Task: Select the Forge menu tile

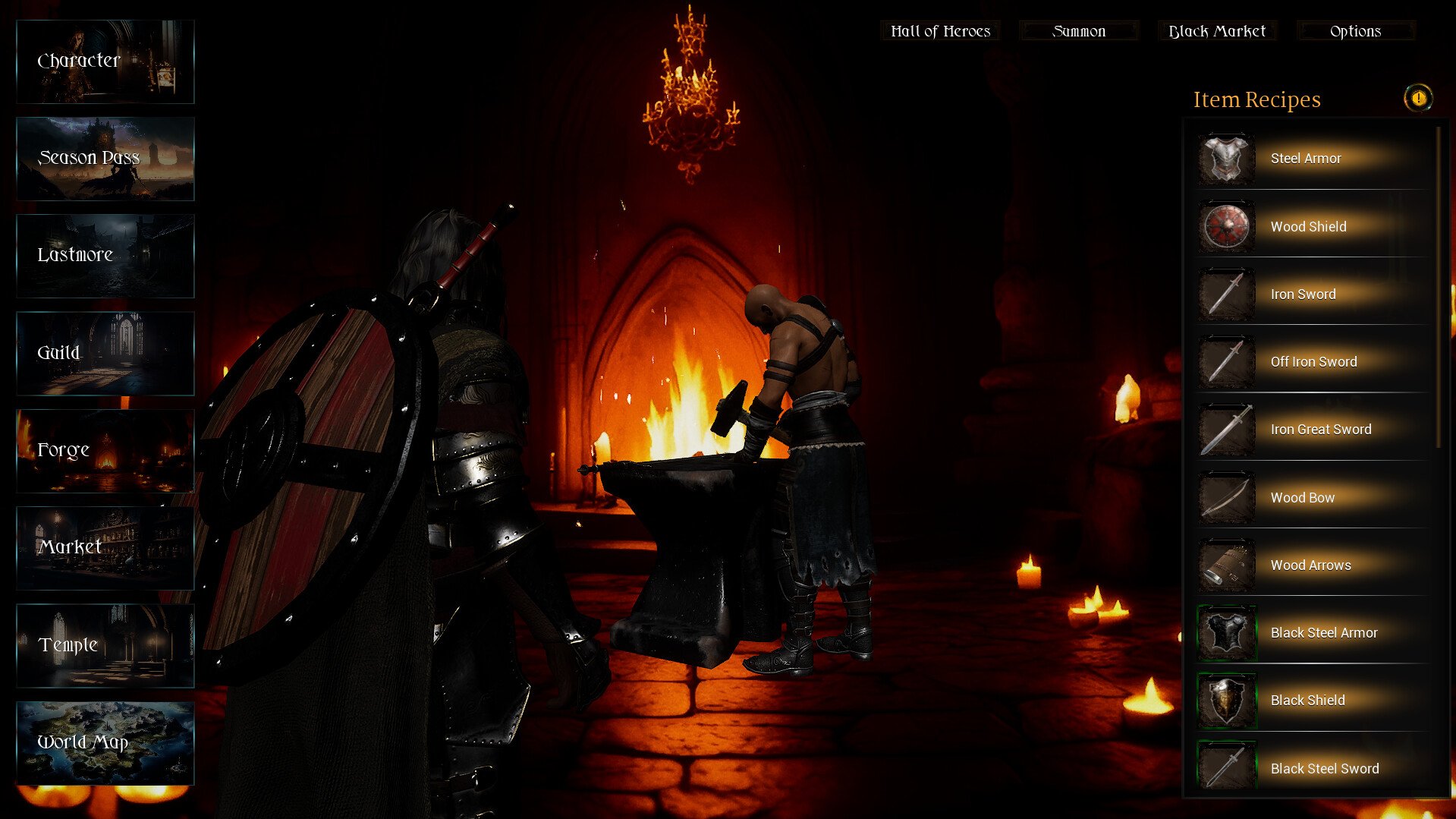Action: point(105,451)
